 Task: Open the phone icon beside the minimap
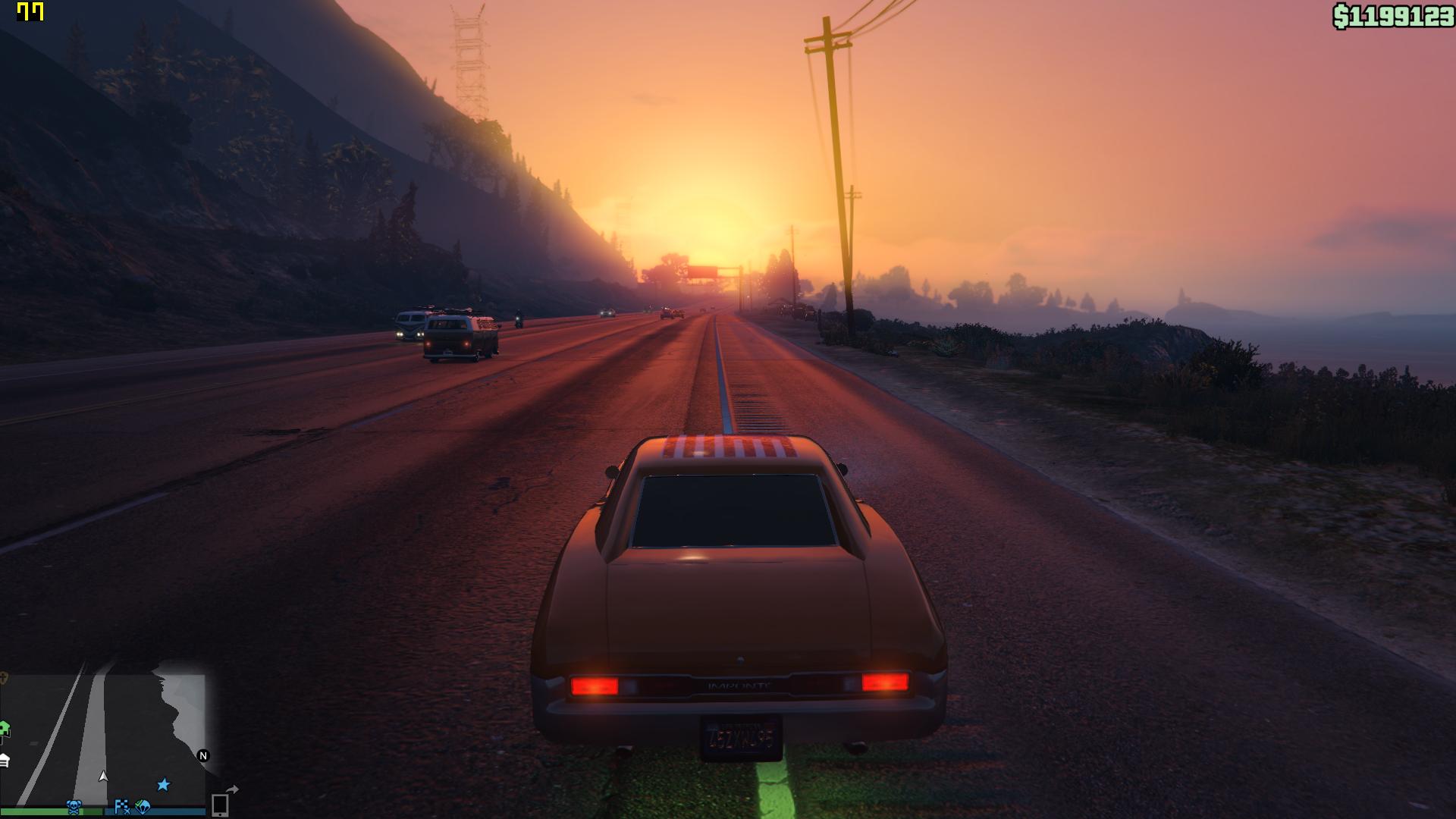(220, 805)
